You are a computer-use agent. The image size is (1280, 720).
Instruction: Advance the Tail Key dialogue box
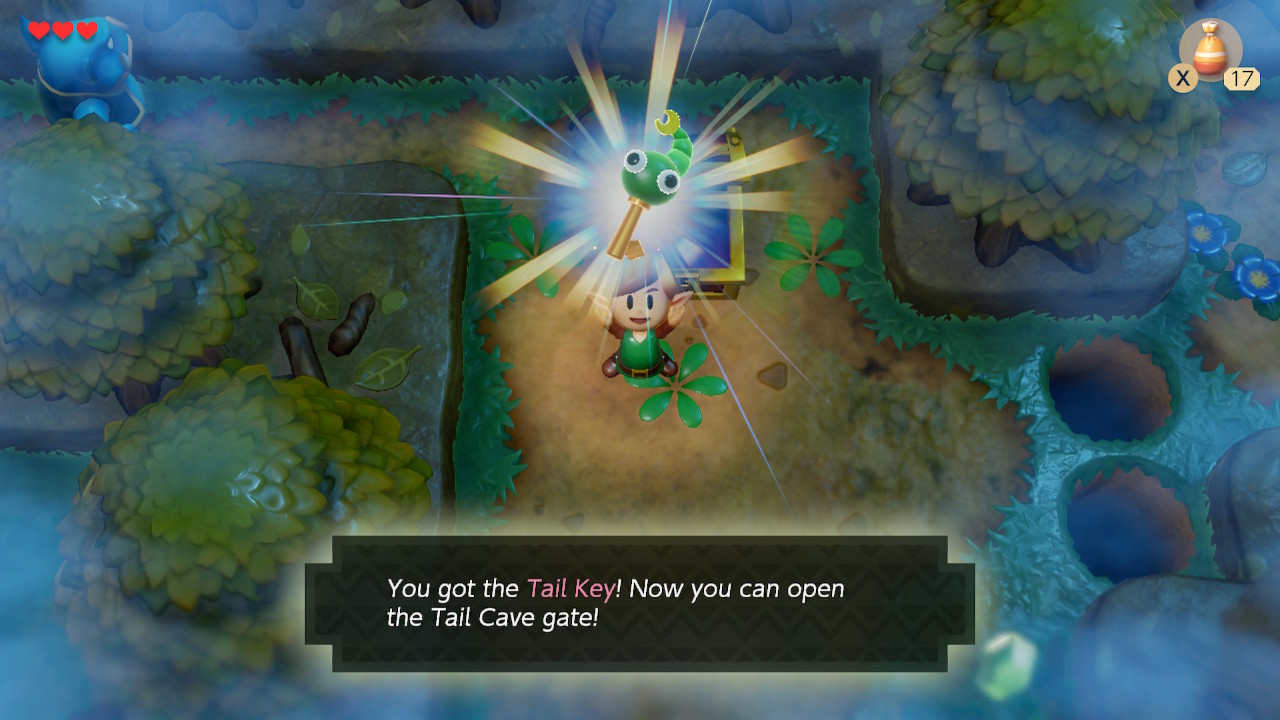(x=640, y=603)
